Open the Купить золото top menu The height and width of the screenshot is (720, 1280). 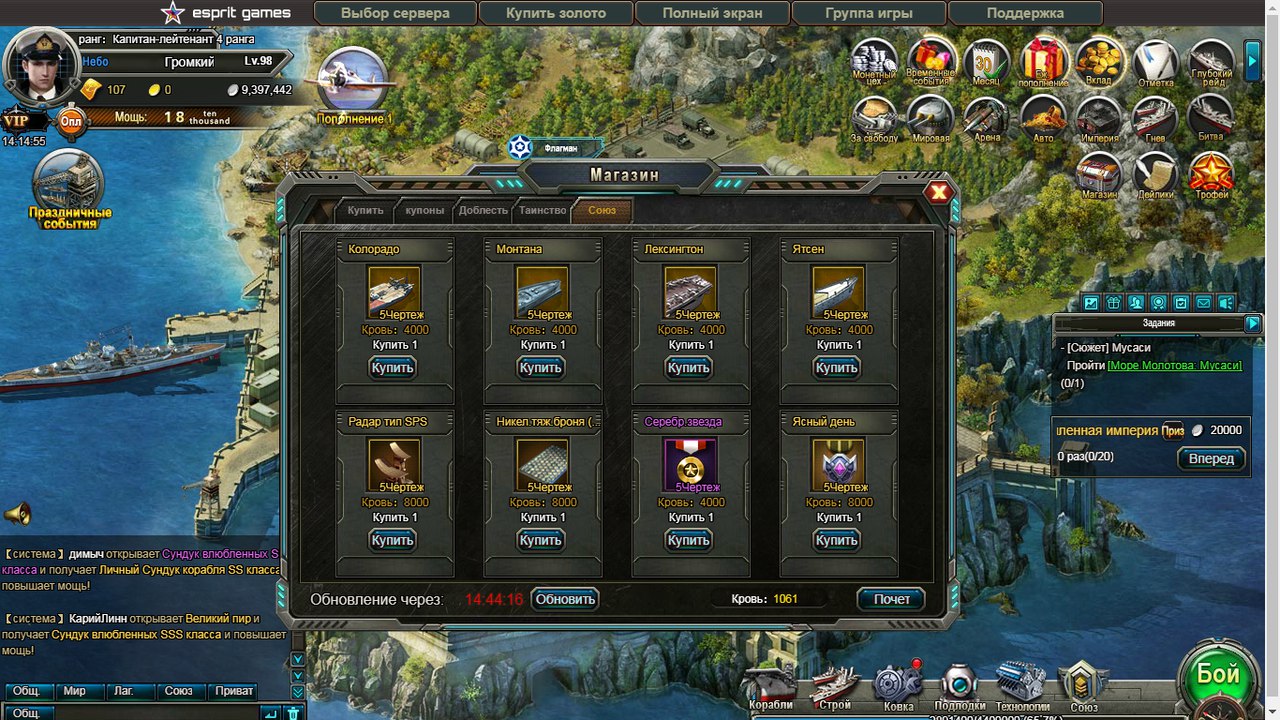[556, 13]
